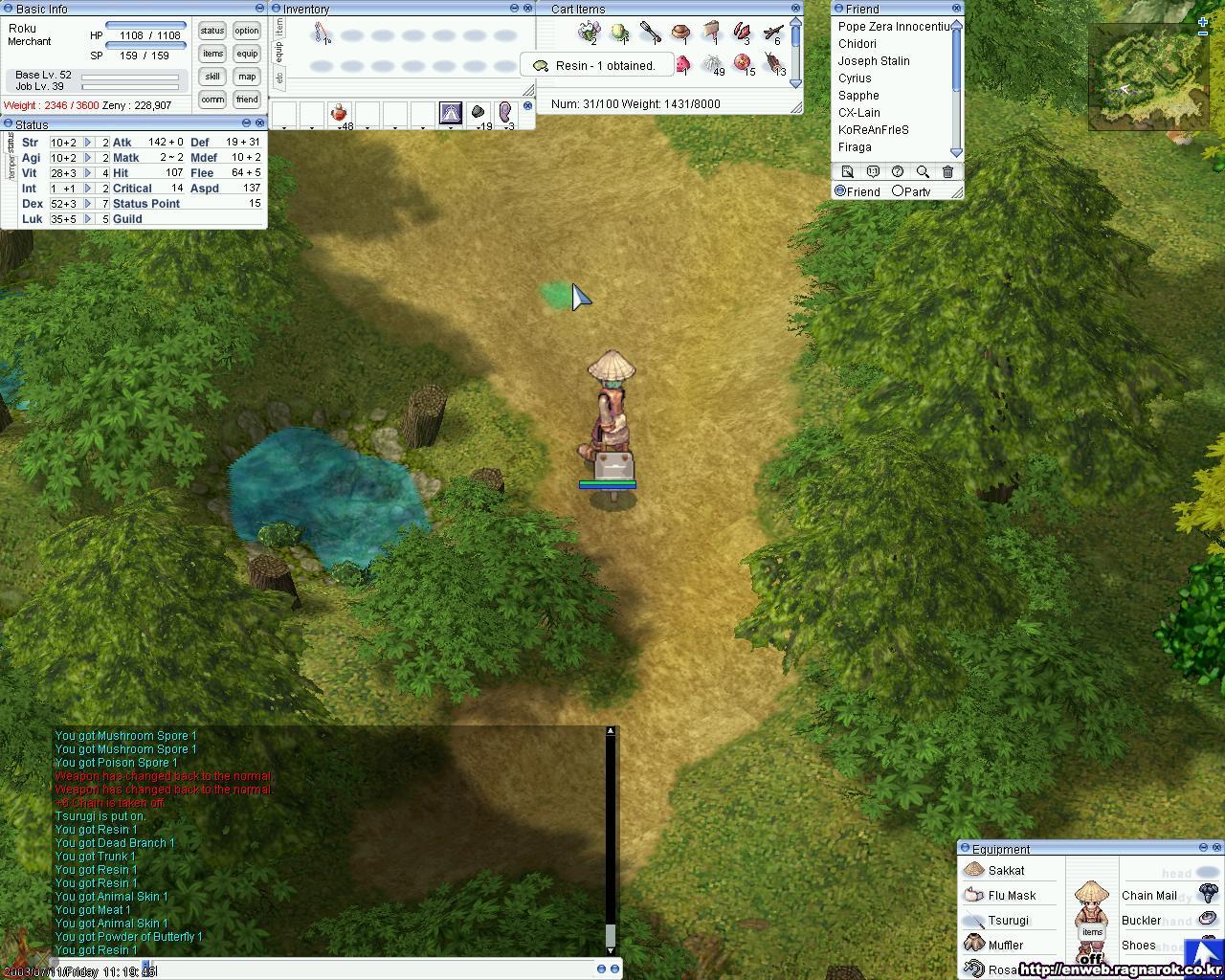Collapse the Inventory window with its roll-up arrow

[x=515, y=9]
